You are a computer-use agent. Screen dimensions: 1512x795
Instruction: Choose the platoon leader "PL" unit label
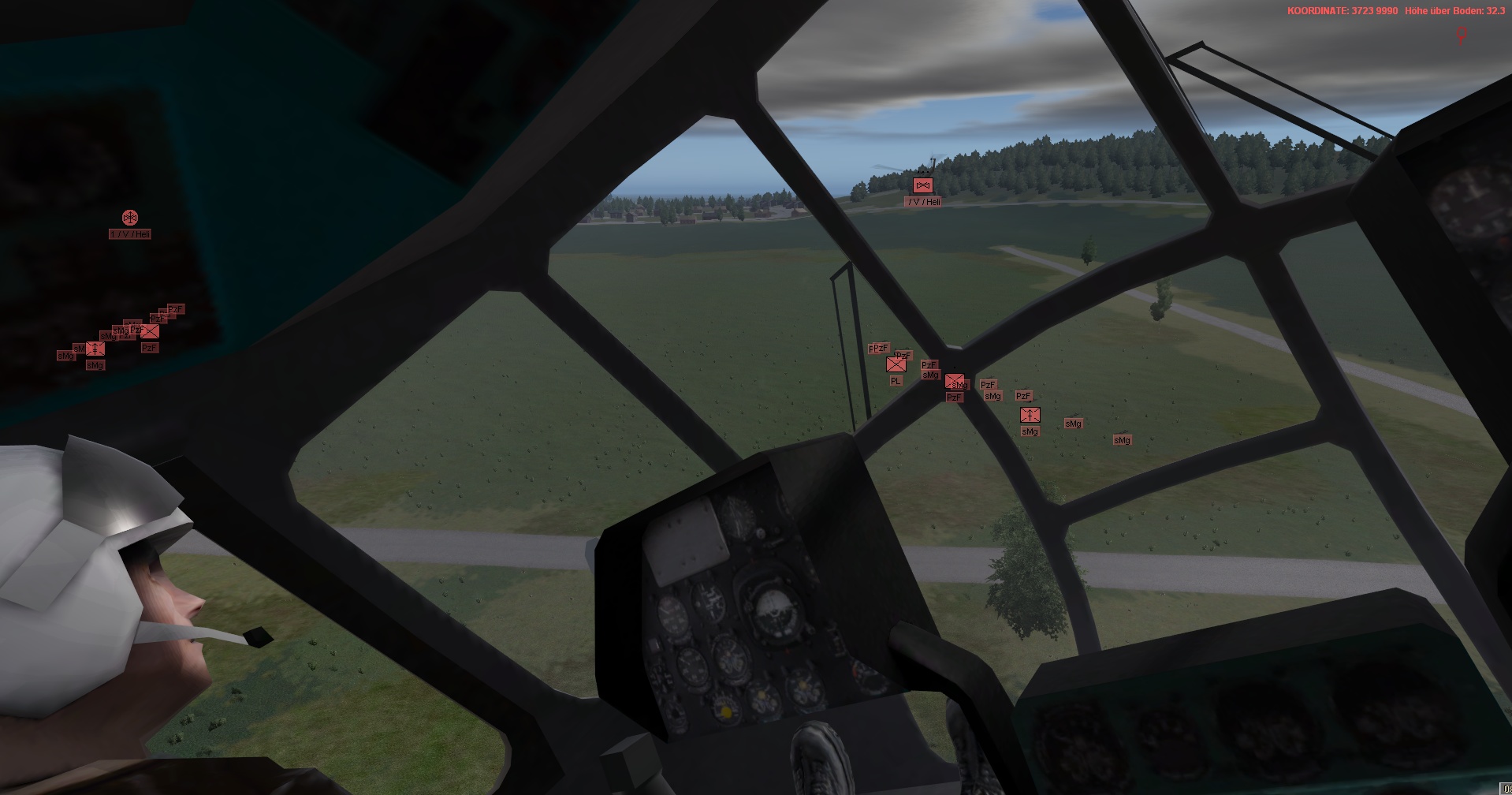[x=895, y=381]
